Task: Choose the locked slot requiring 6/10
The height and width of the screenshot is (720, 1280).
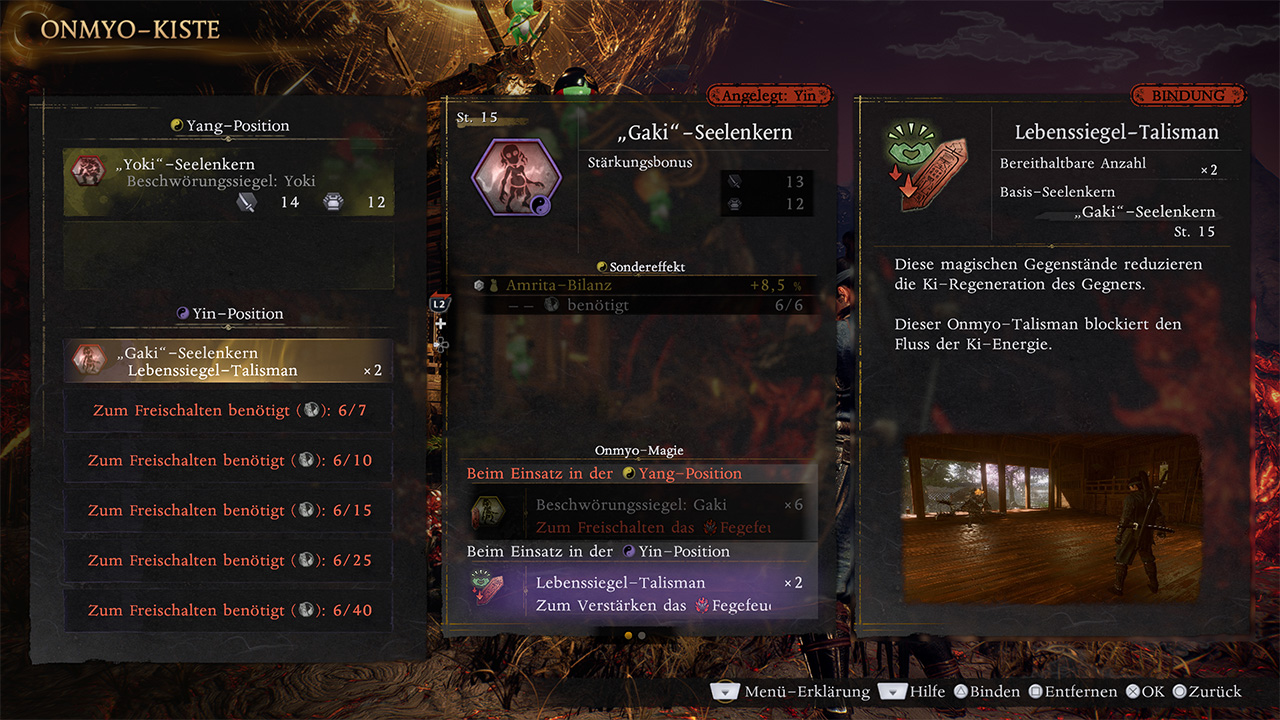Action: pos(229,461)
